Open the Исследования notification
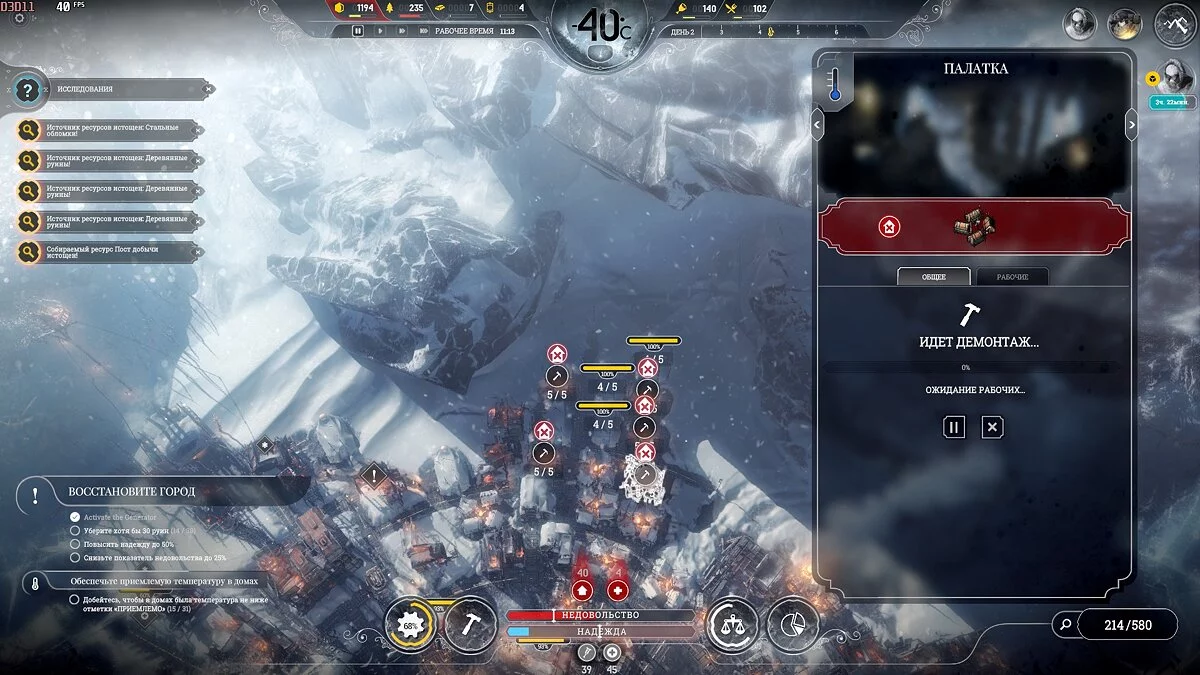The image size is (1200, 675). pyautogui.click(x=110, y=89)
